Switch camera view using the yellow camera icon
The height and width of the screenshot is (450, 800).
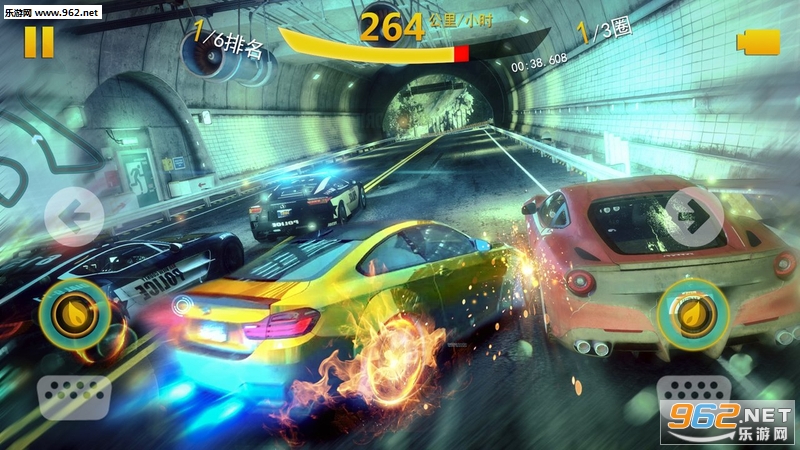pyautogui.click(x=758, y=41)
